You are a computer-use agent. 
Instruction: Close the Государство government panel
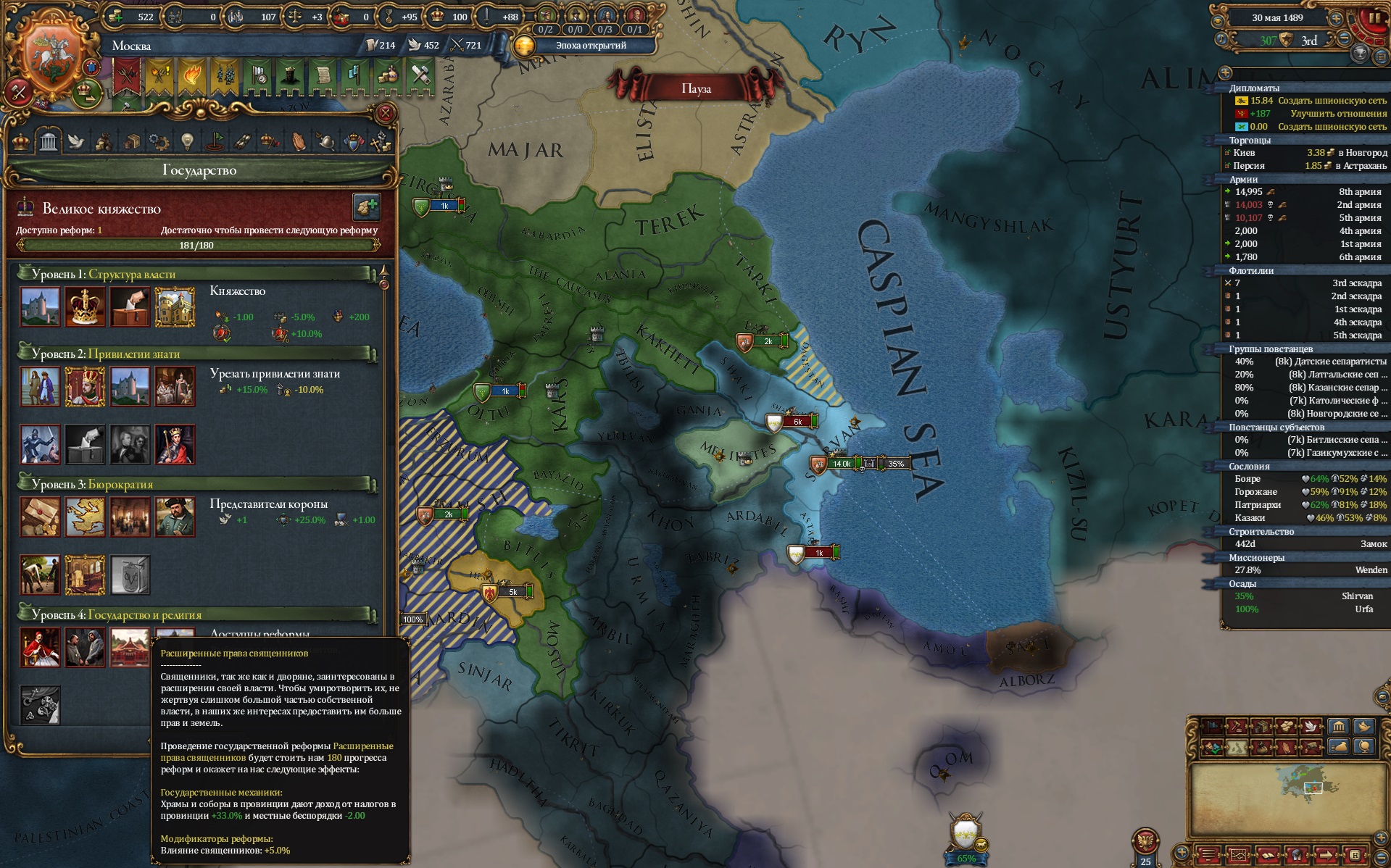pyautogui.click(x=386, y=113)
